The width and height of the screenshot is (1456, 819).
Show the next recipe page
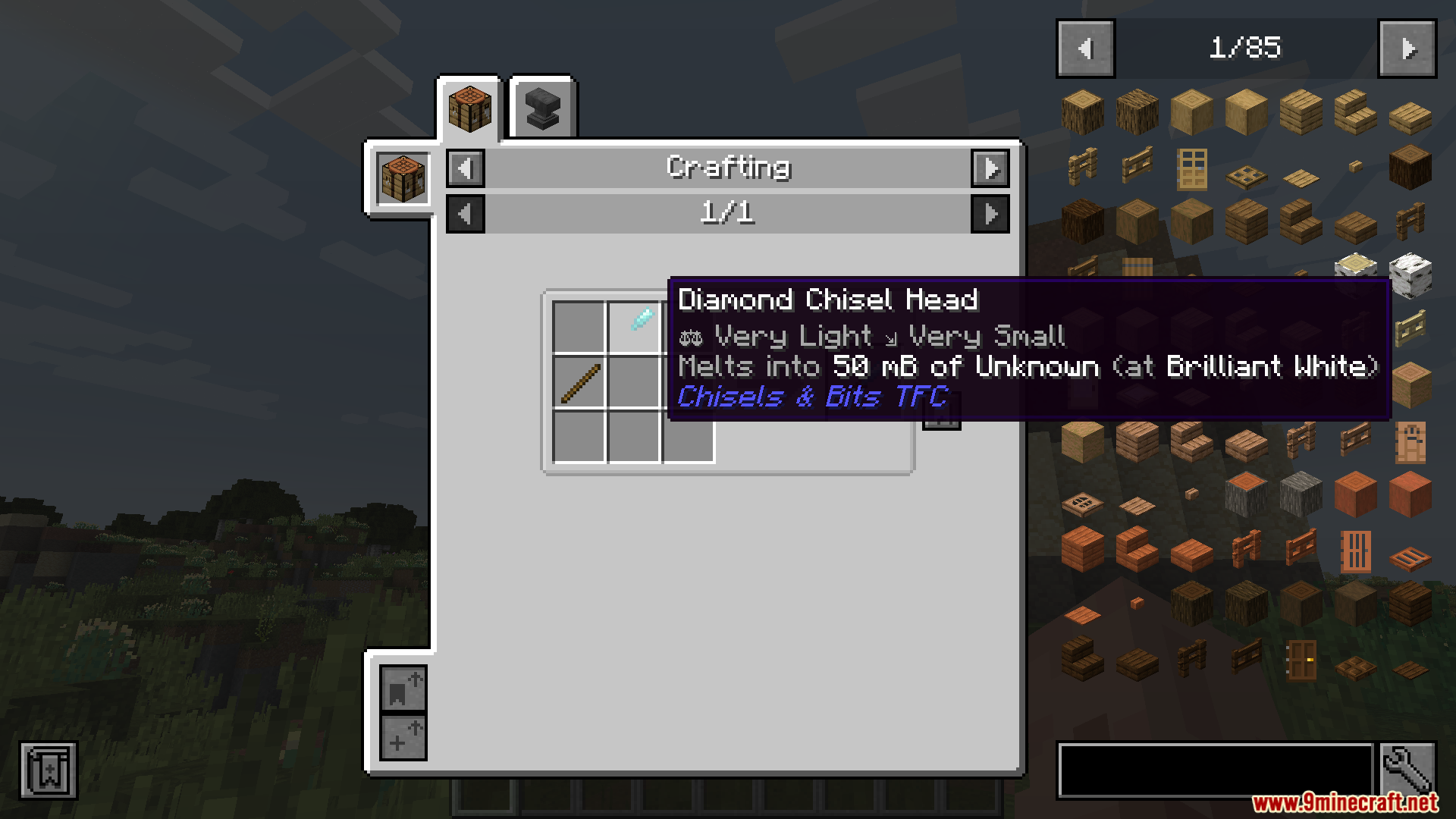990,214
